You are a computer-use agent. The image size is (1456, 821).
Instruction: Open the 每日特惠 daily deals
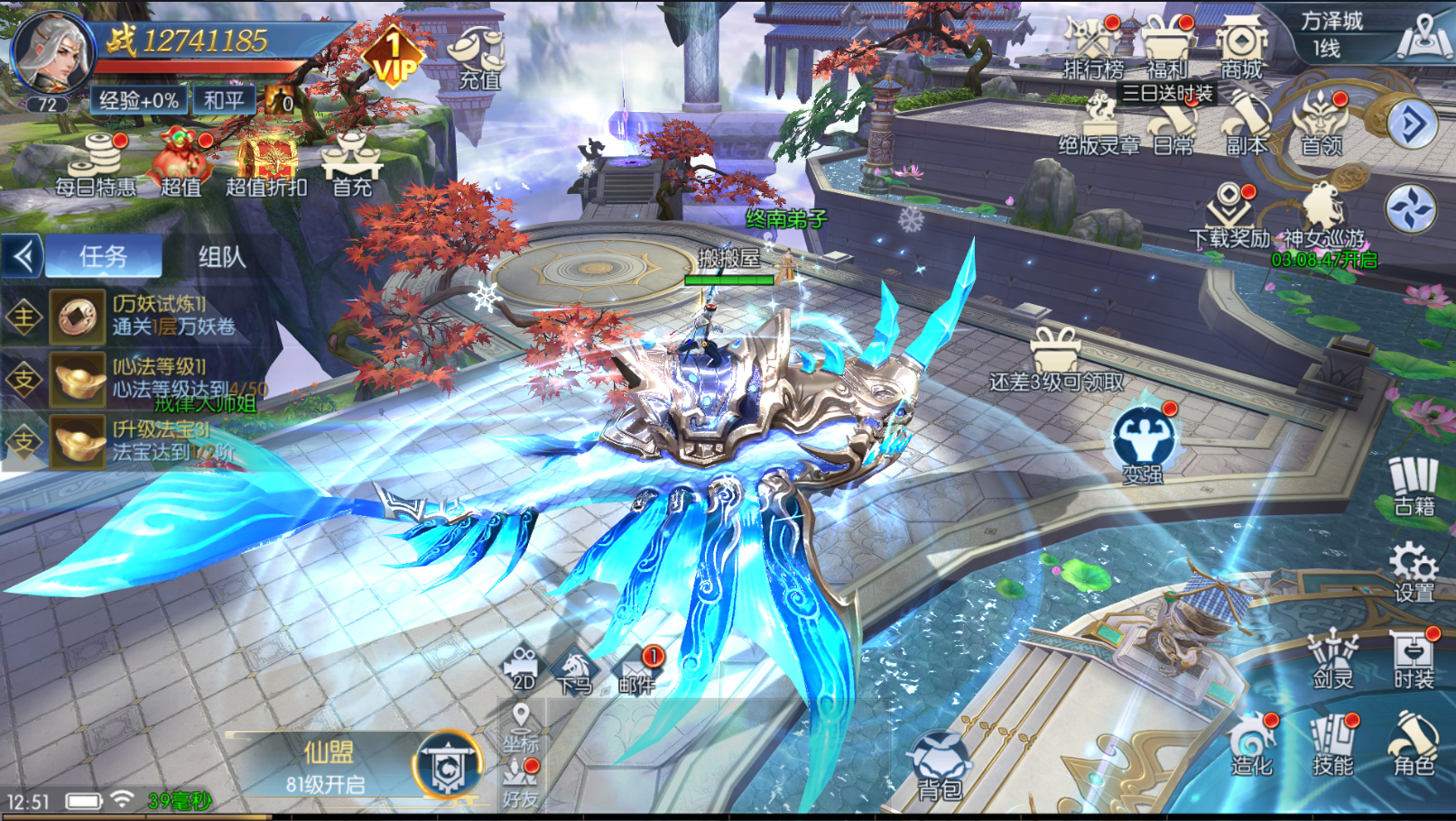(96, 162)
